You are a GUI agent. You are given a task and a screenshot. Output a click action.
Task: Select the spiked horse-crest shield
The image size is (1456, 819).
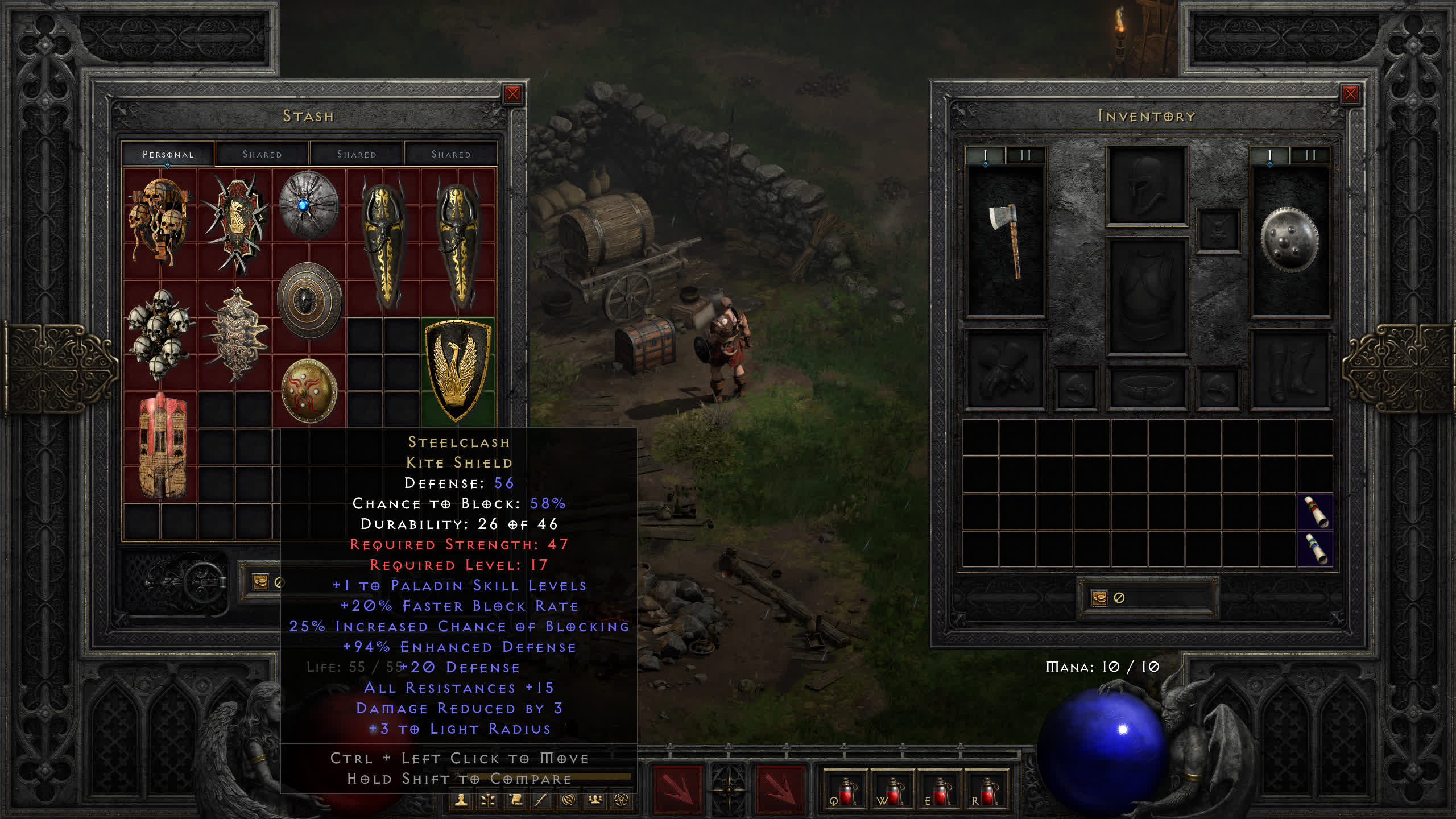pos(236,223)
